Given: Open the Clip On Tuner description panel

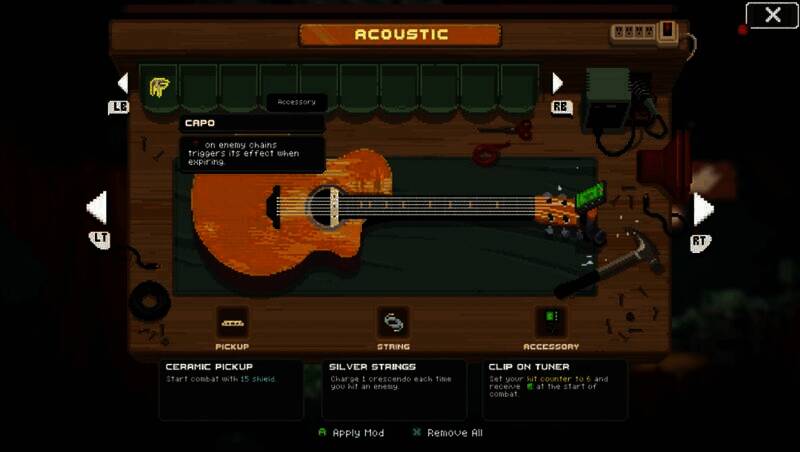Looking at the screenshot, I should 555,389.
